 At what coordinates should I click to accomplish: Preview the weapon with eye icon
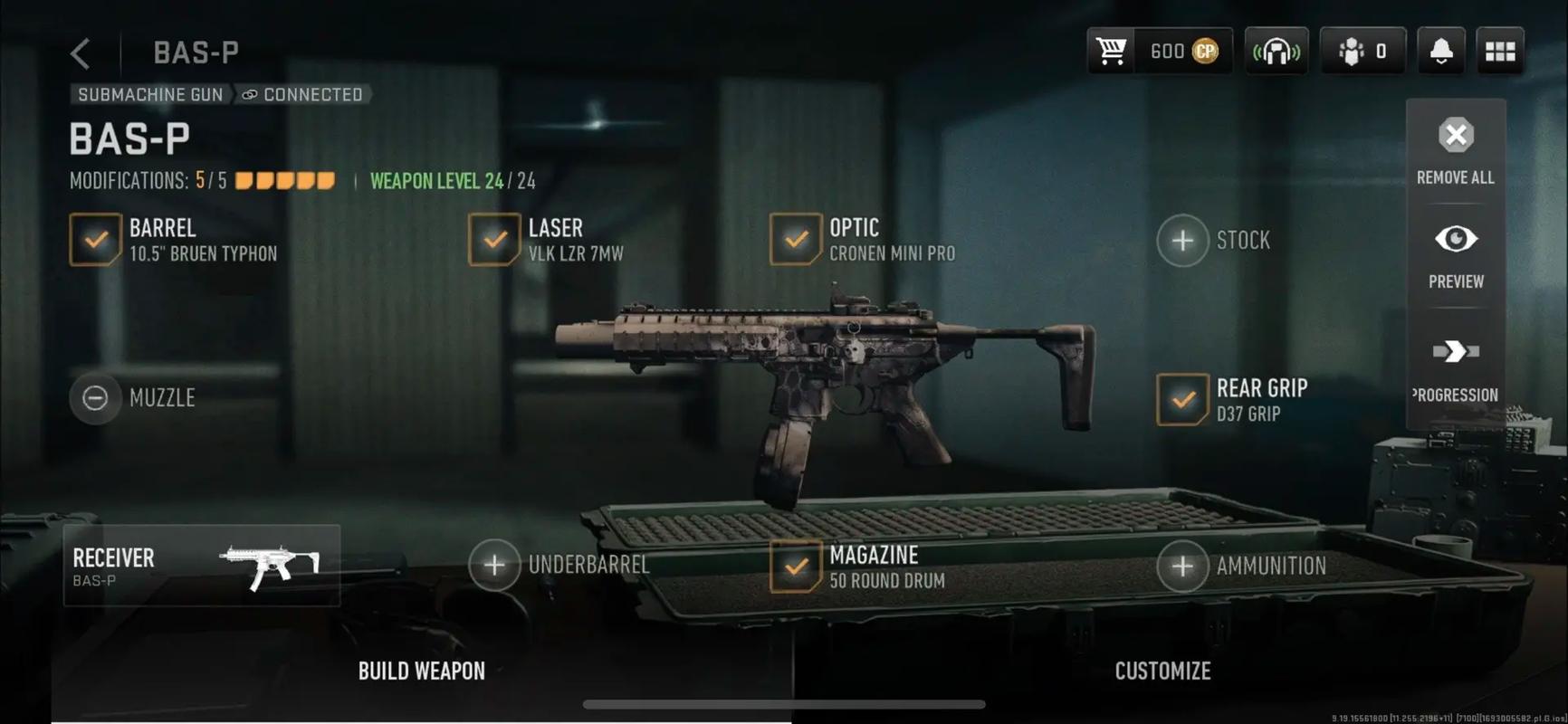click(x=1456, y=254)
